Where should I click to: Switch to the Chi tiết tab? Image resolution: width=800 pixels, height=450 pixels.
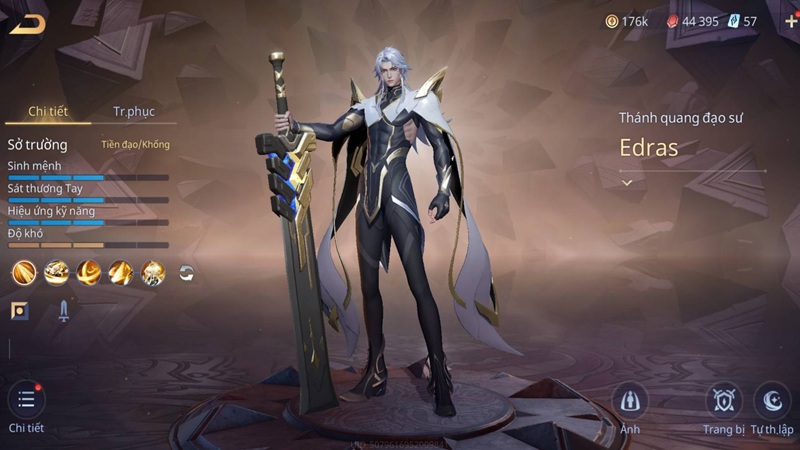point(47,111)
